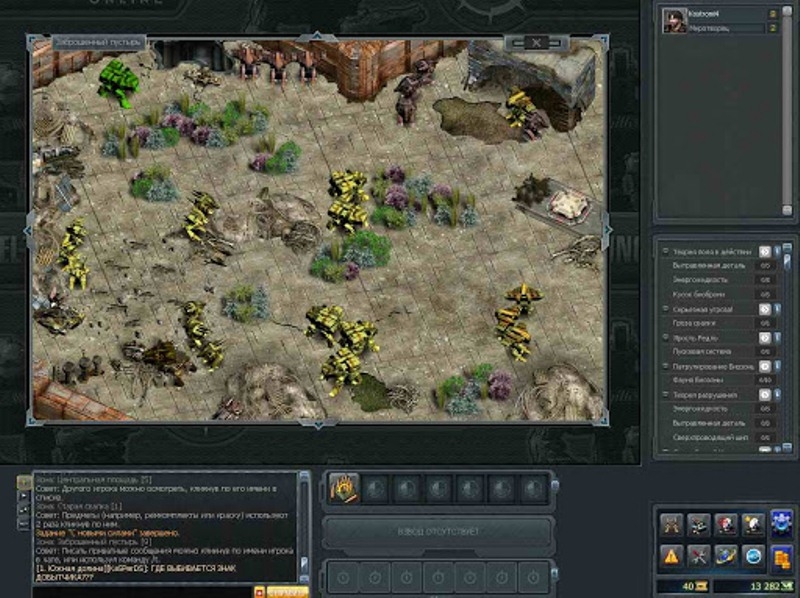
Task: Open the blue globe icon menu
Action: pyautogui.click(x=753, y=554)
